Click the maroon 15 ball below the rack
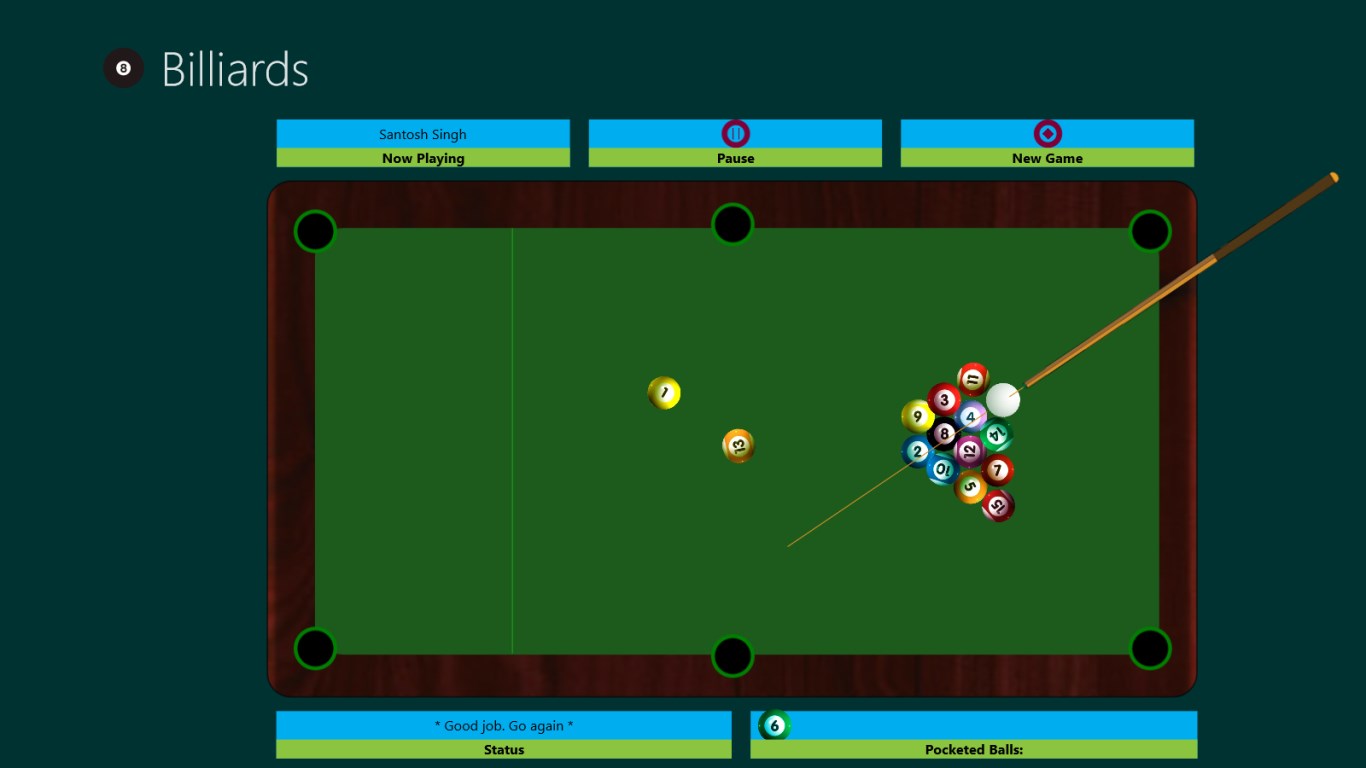This screenshot has height=768, width=1366. pyautogui.click(x=996, y=505)
